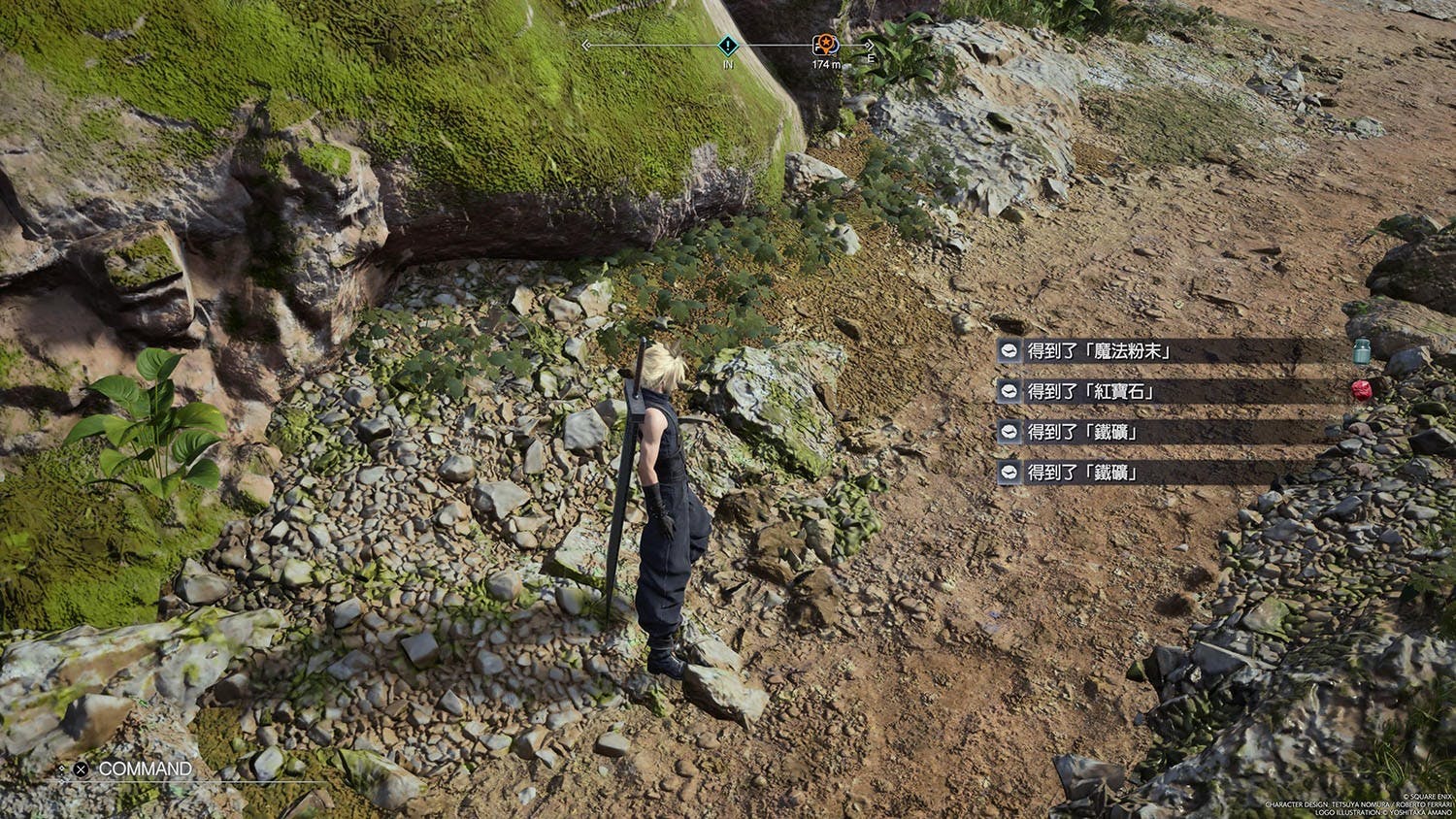Select the teal exclamation marker on the compass
Image resolution: width=1456 pixels, height=819 pixels.
(x=728, y=45)
